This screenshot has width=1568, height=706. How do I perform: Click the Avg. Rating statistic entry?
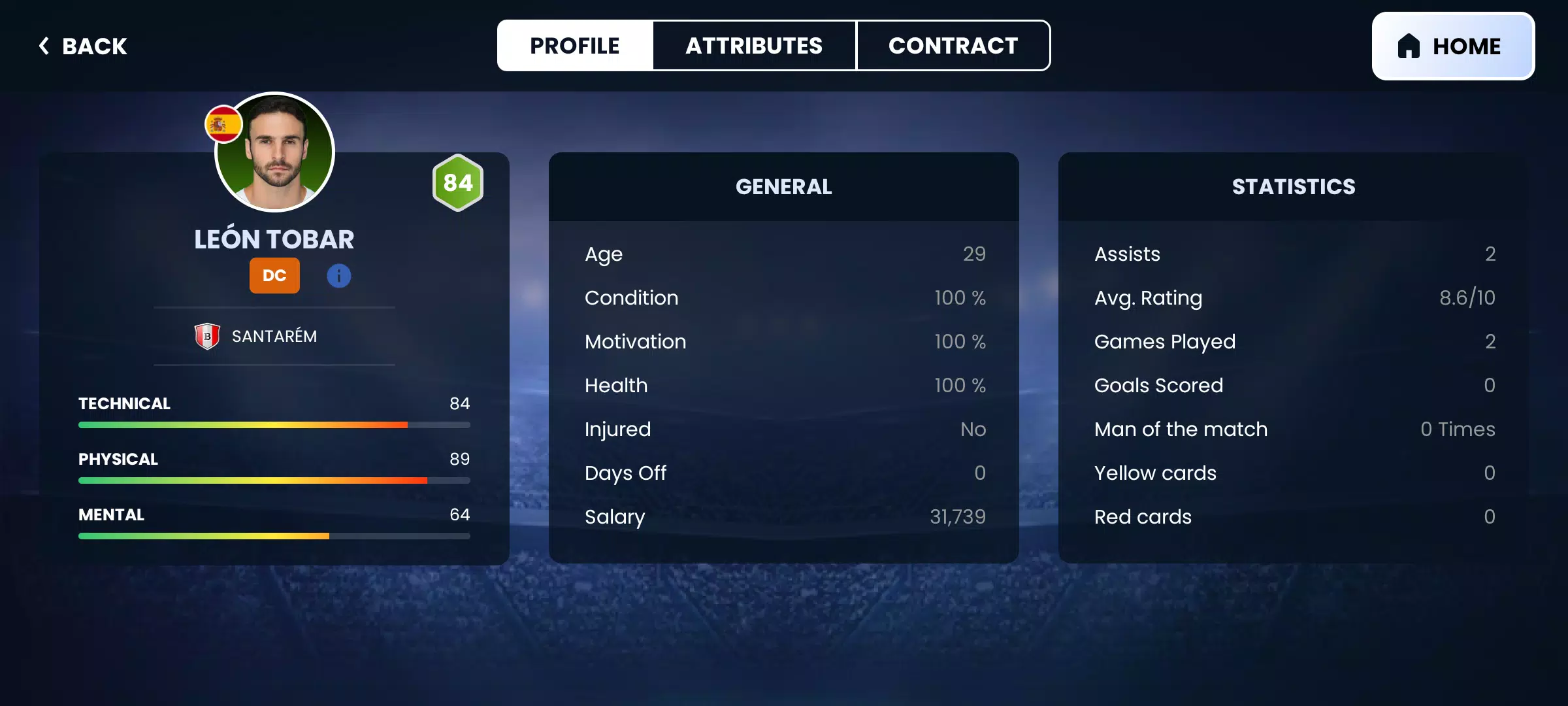1294,297
